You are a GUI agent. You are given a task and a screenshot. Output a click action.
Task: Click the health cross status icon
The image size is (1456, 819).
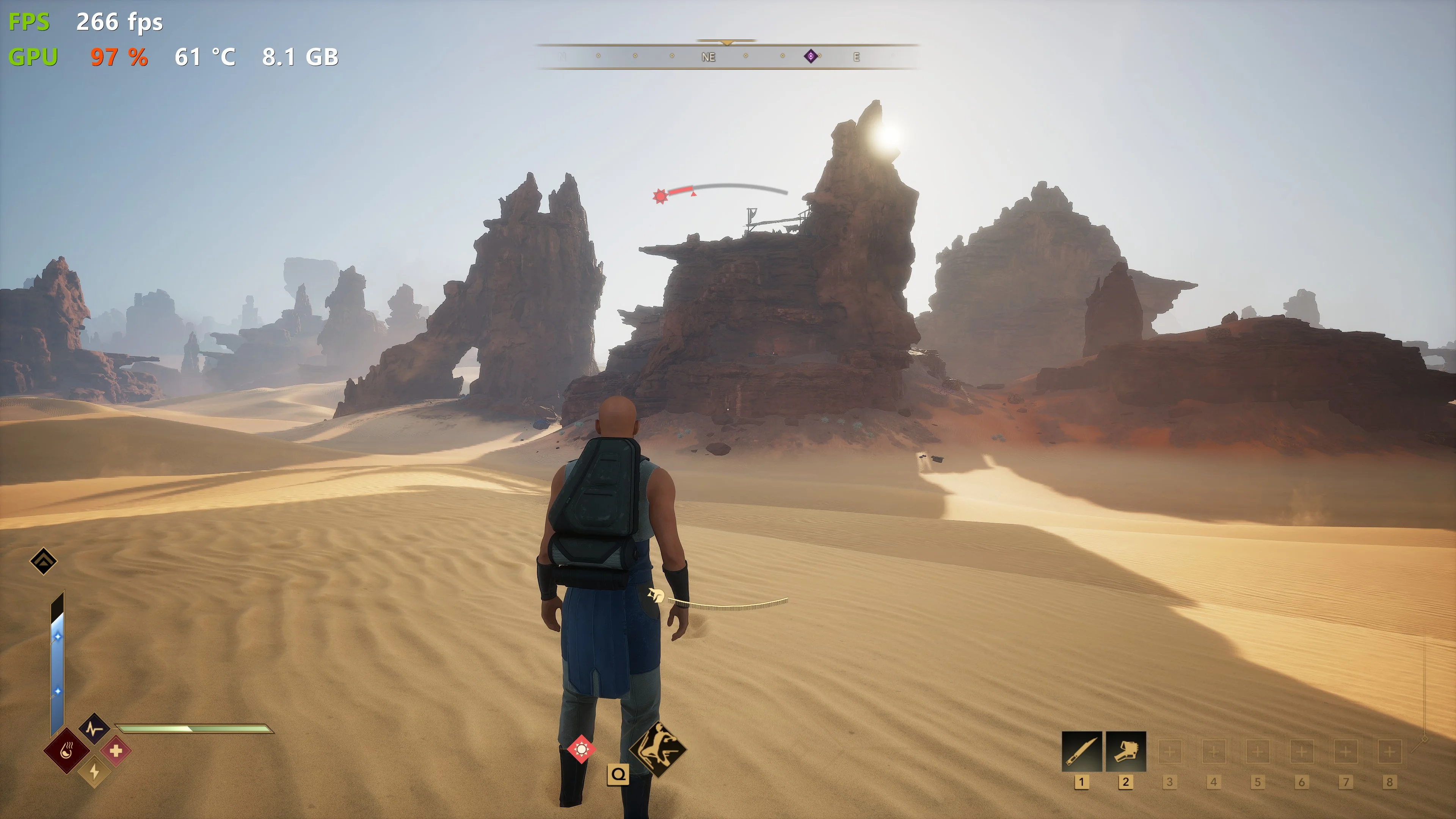coord(116,751)
